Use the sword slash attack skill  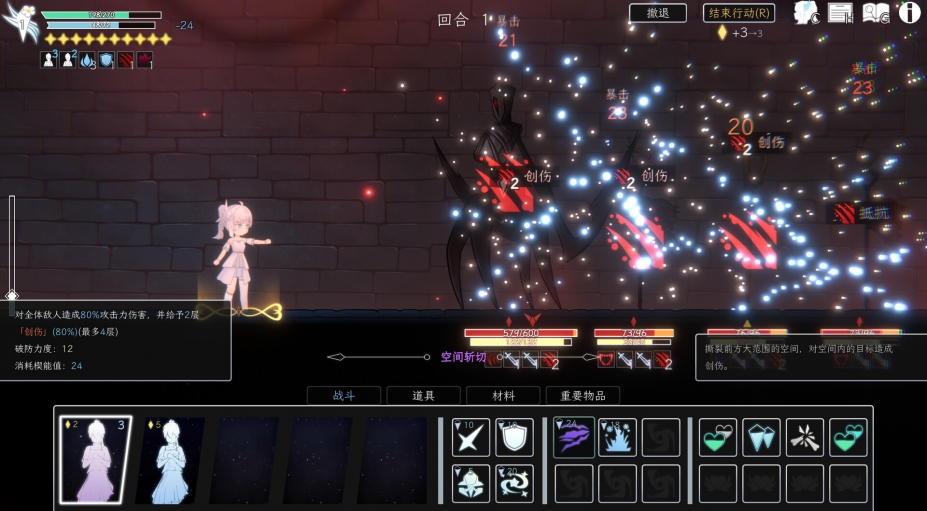(x=471, y=438)
